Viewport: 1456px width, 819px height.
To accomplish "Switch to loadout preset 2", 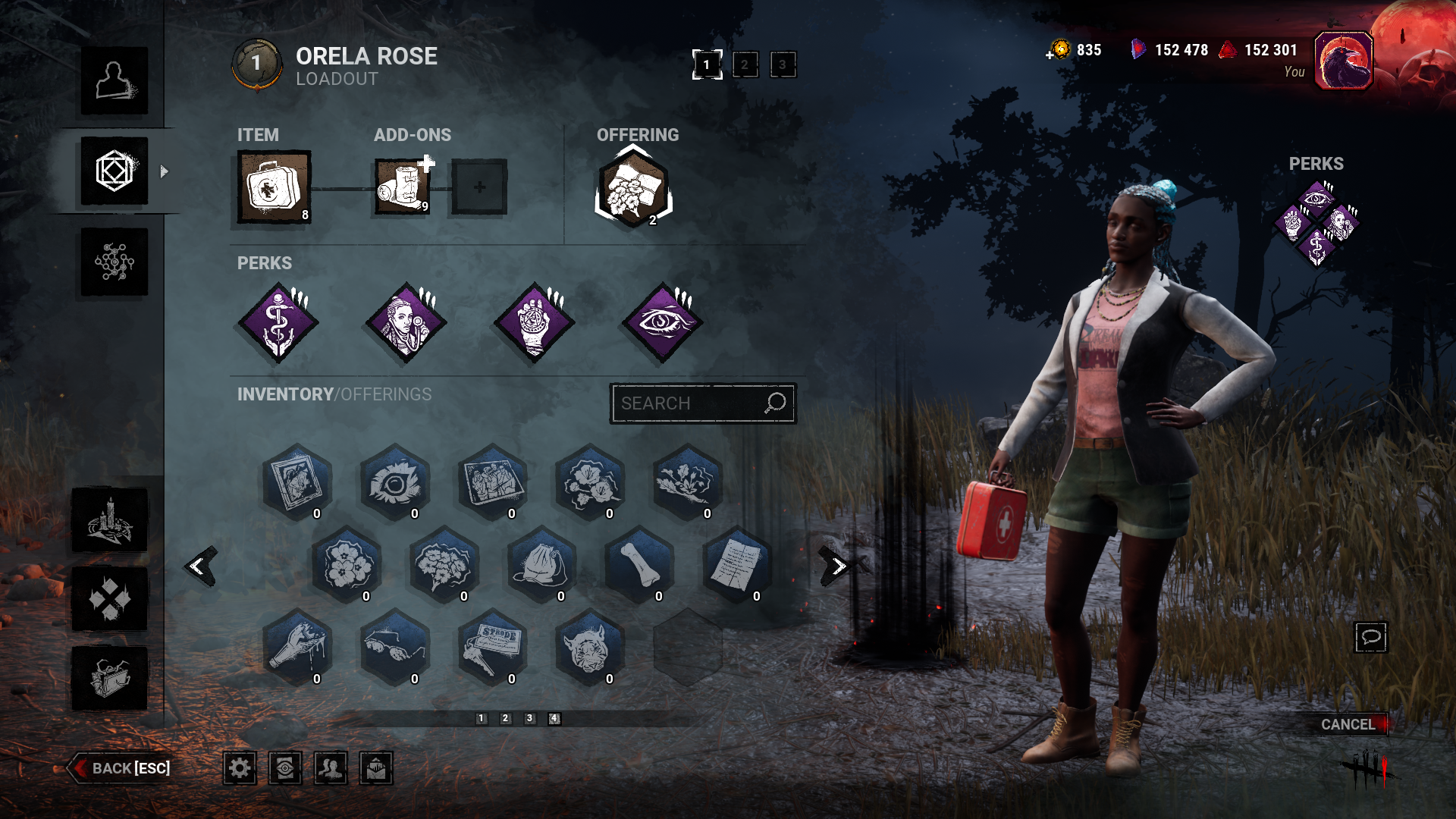I will tap(744, 64).
